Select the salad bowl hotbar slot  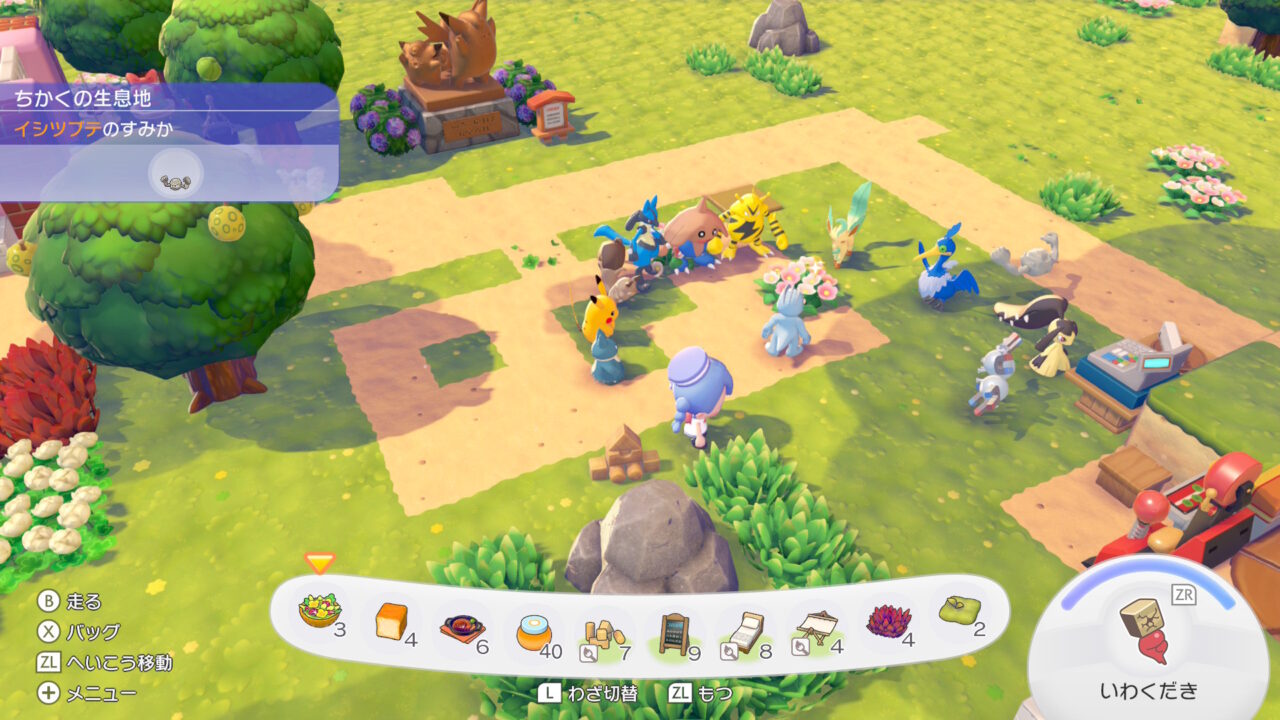click(320, 610)
